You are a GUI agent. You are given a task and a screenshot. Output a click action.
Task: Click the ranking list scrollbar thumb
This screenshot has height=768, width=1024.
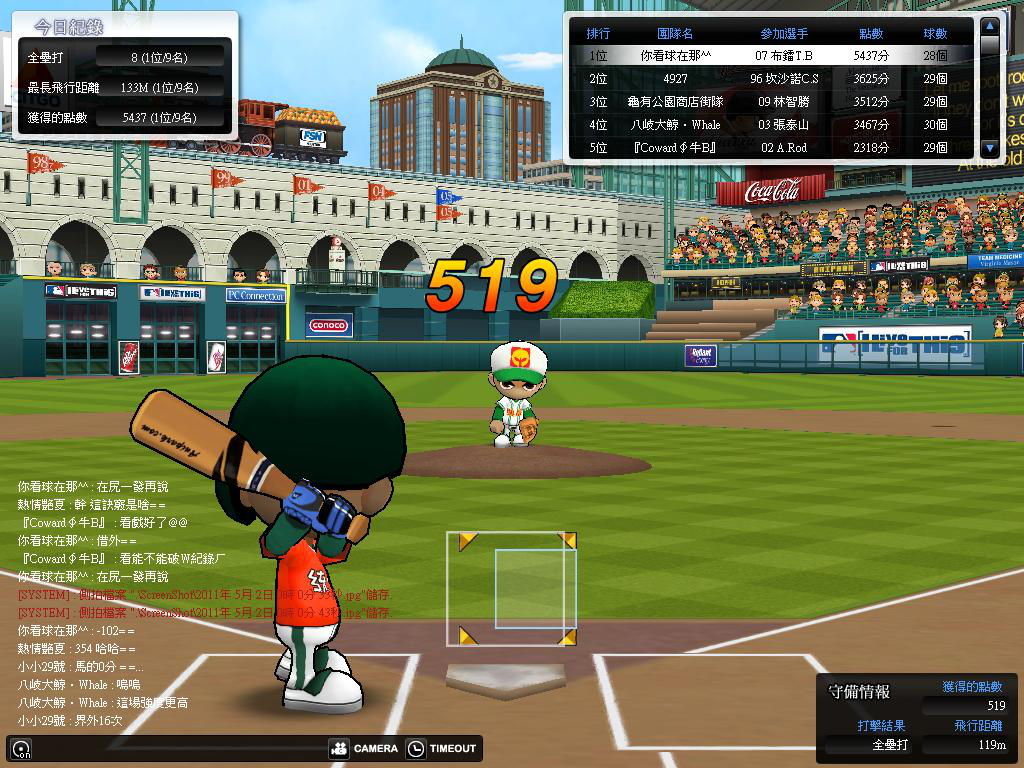(x=990, y=46)
